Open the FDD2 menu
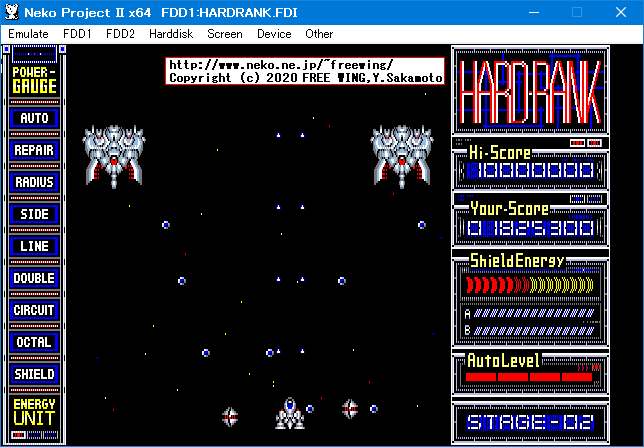 120,33
